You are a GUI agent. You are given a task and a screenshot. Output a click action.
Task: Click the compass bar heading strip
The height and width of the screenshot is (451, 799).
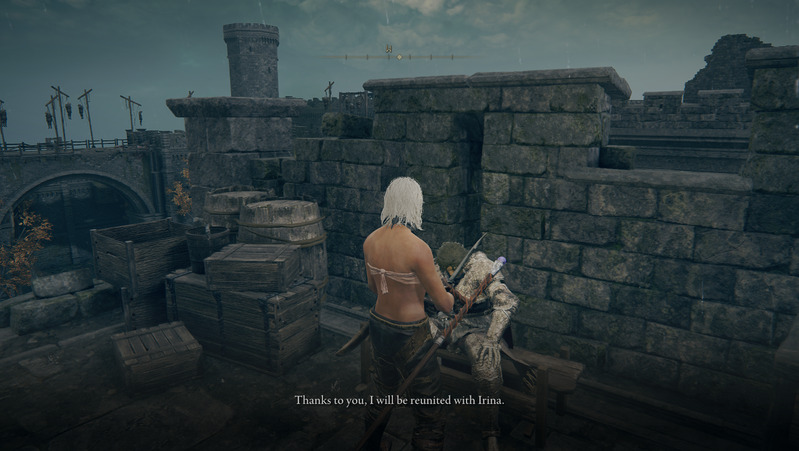coord(400,56)
